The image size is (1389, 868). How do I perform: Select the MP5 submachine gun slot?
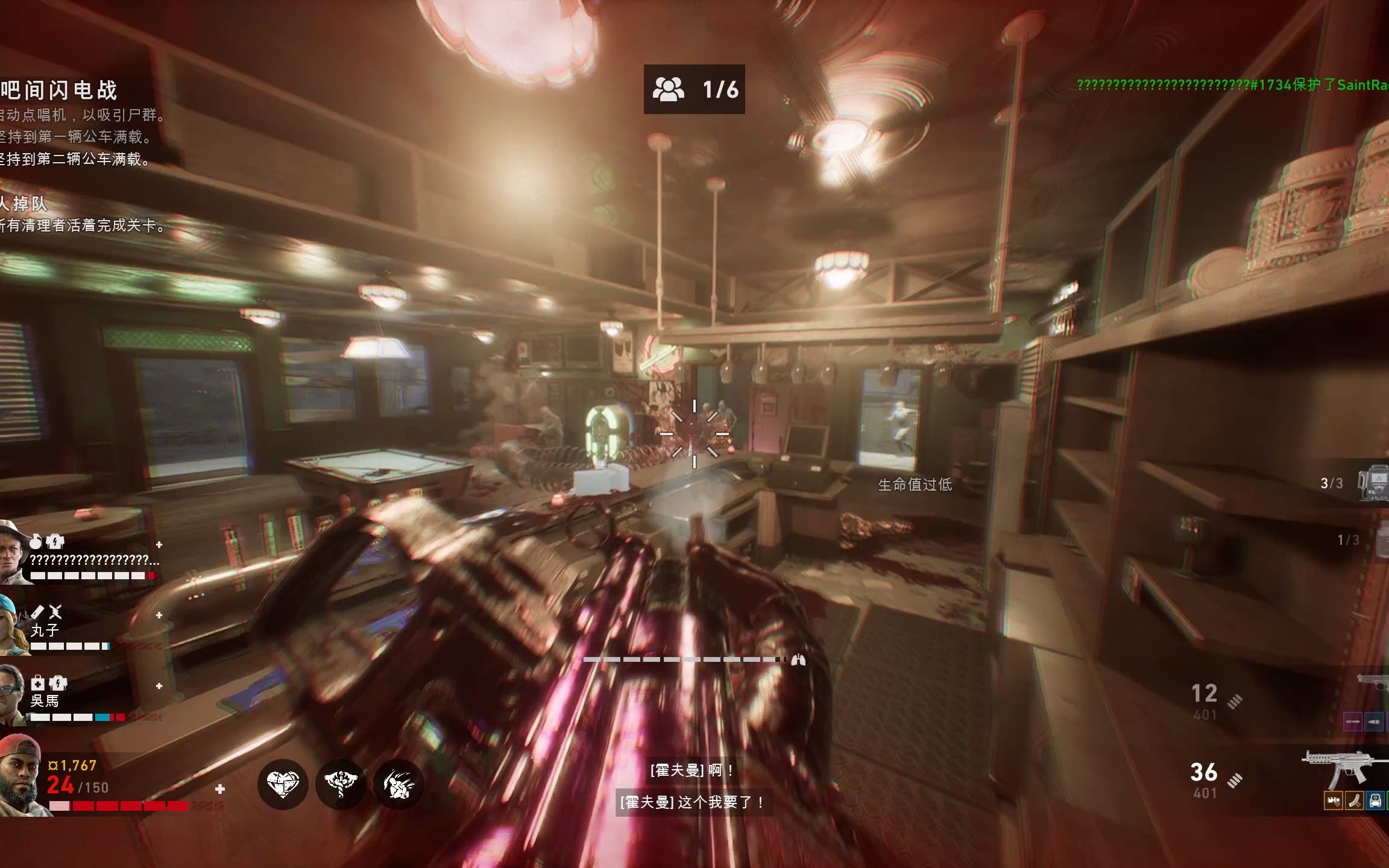coord(1343,769)
